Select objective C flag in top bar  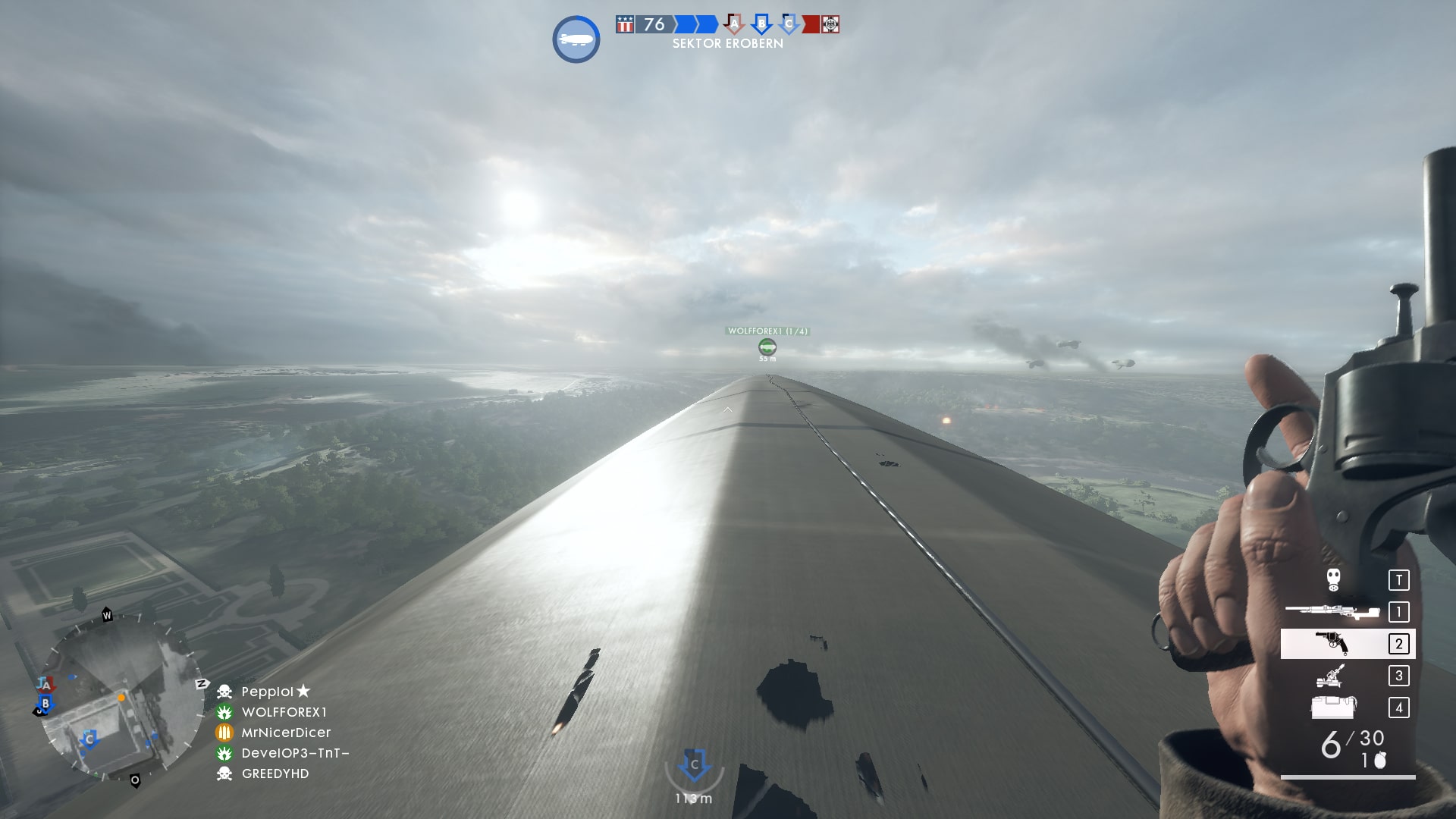tap(789, 24)
